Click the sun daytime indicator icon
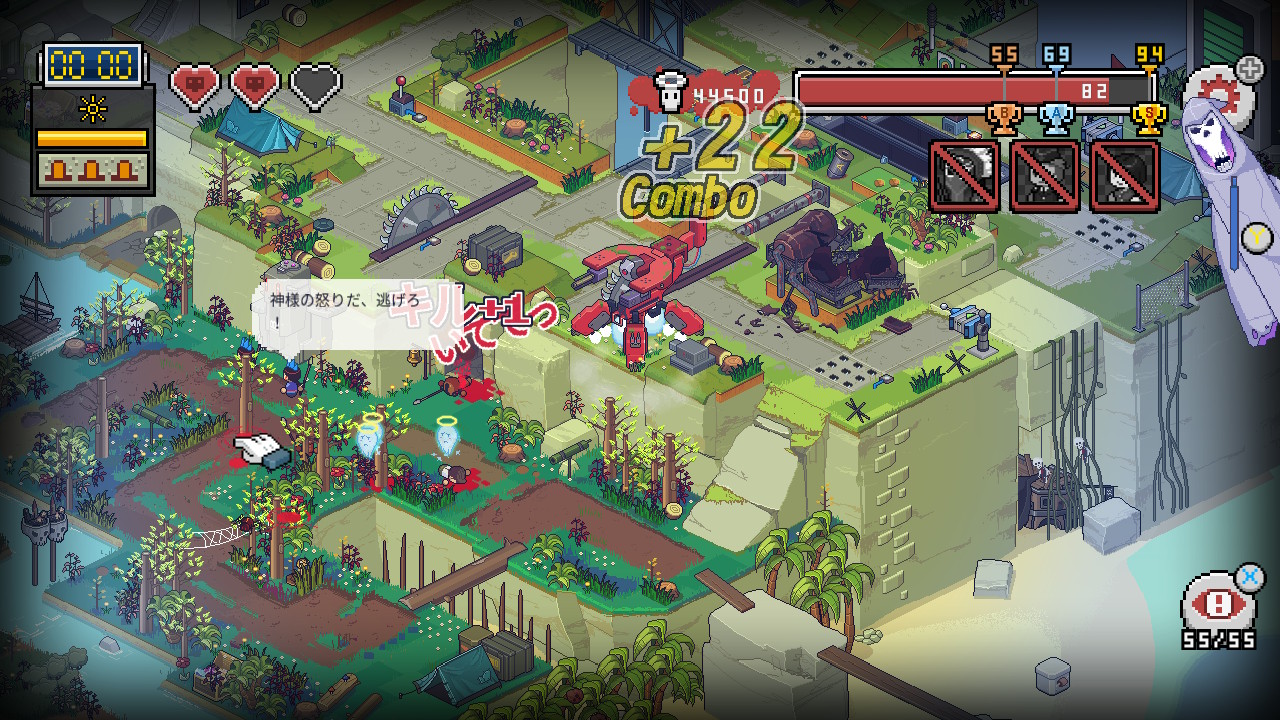The height and width of the screenshot is (720, 1280). [92, 106]
